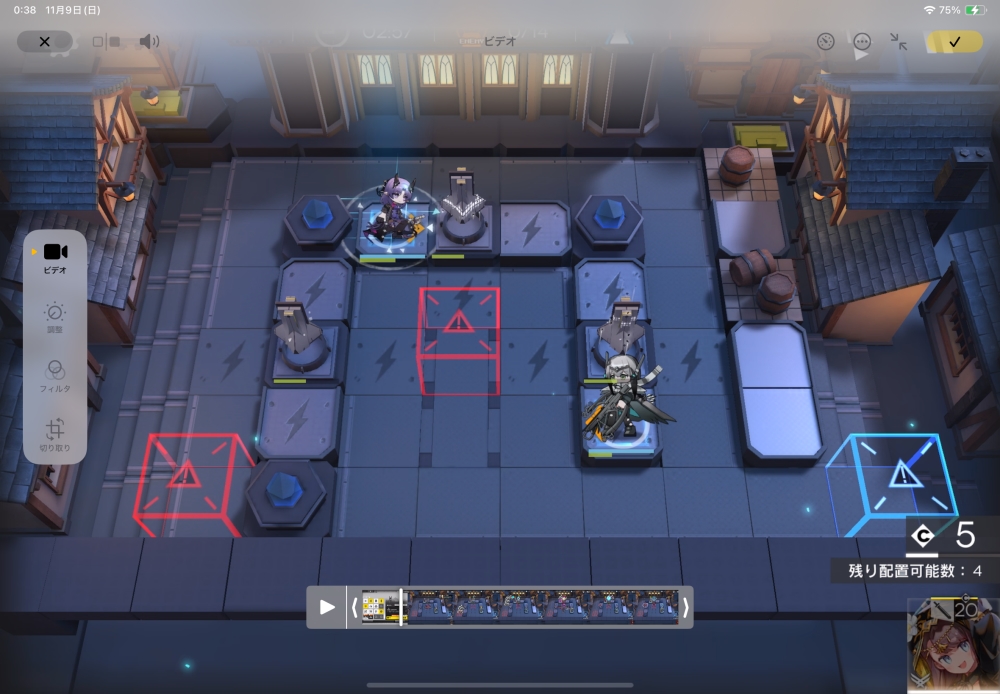
Task: Cancel editing with the X button
Action: coord(44,41)
